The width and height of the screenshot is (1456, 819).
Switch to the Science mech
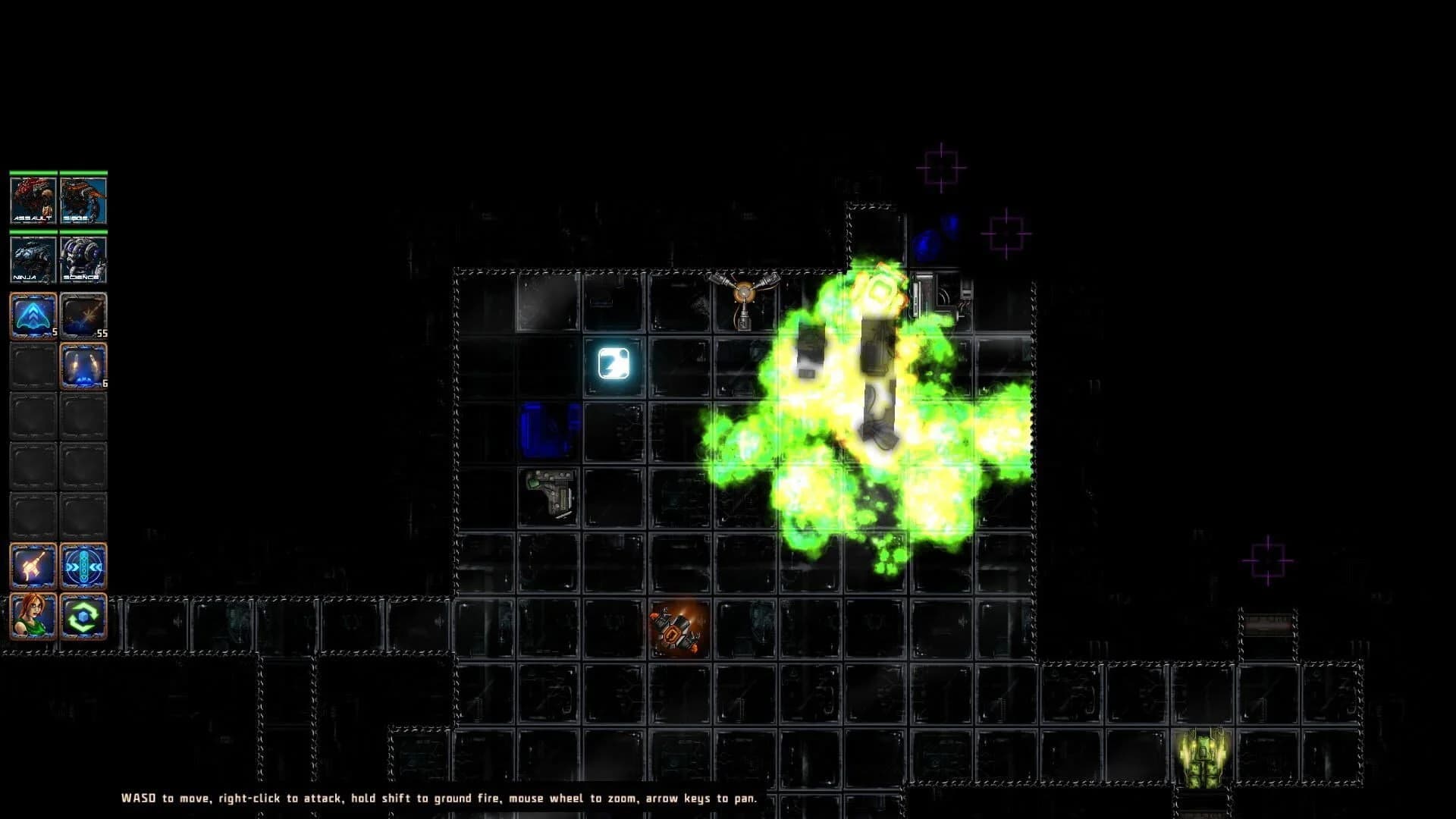(83, 258)
